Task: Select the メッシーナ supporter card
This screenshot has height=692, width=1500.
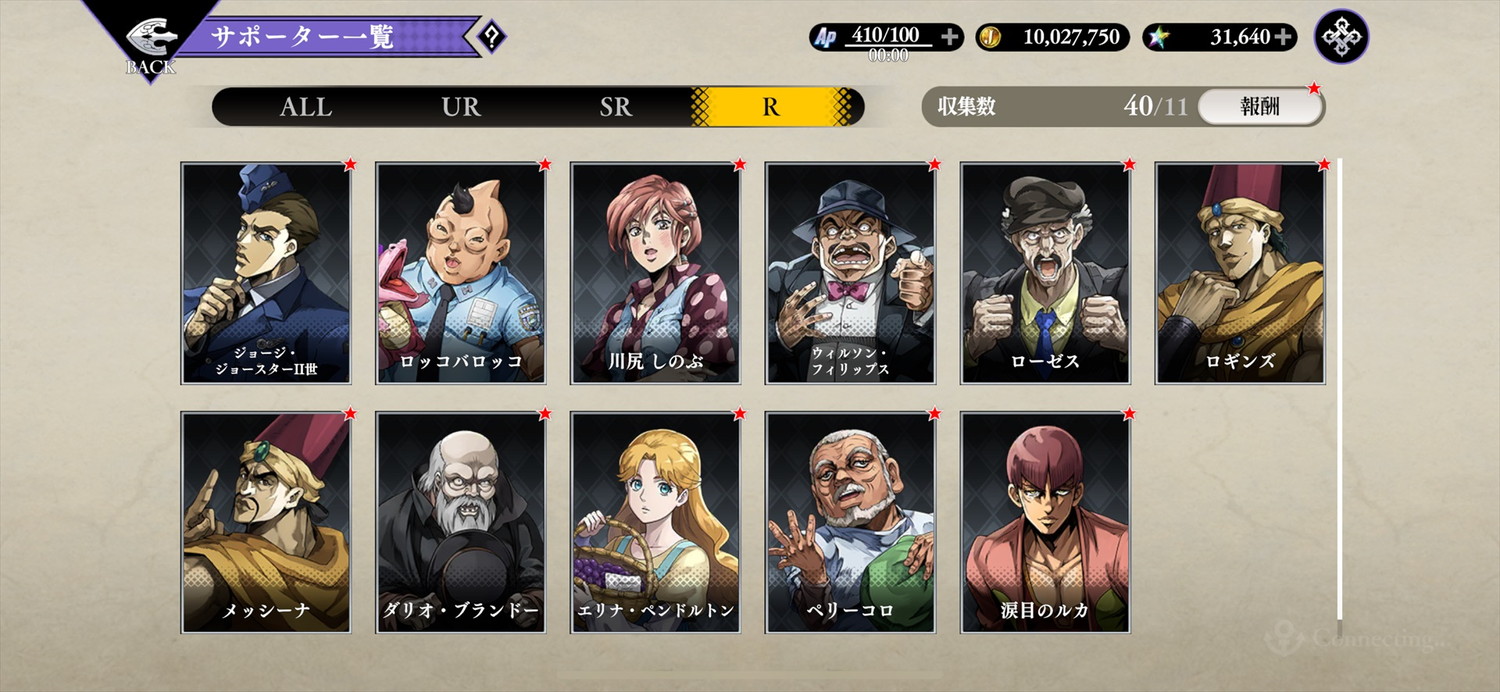Action: 266,522
